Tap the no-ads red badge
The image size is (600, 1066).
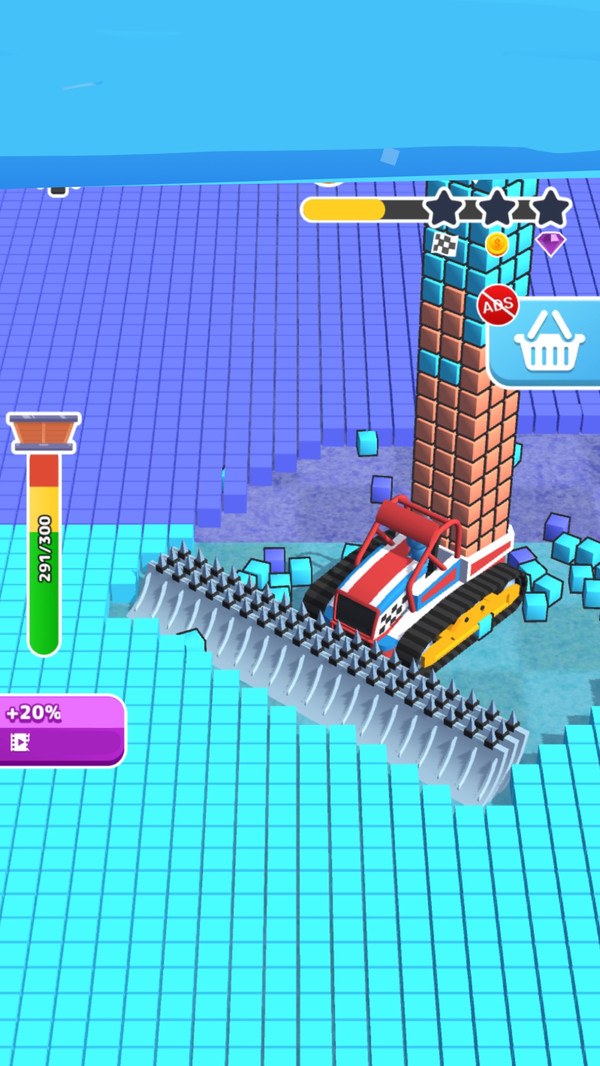498,304
